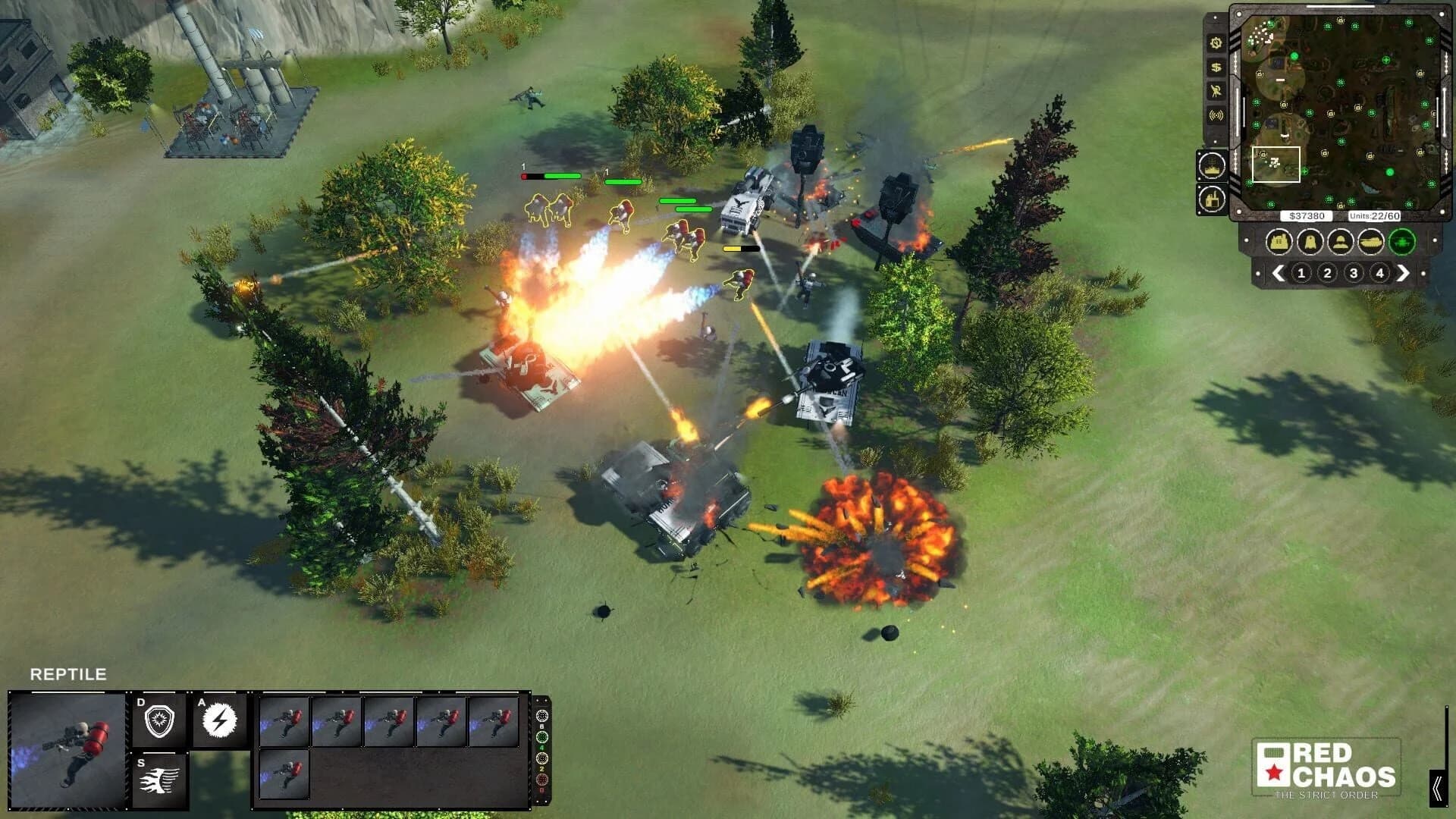Select the tank category icon
Viewport: 1456px width, 819px height.
pyautogui.click(x=1371, y=242)
